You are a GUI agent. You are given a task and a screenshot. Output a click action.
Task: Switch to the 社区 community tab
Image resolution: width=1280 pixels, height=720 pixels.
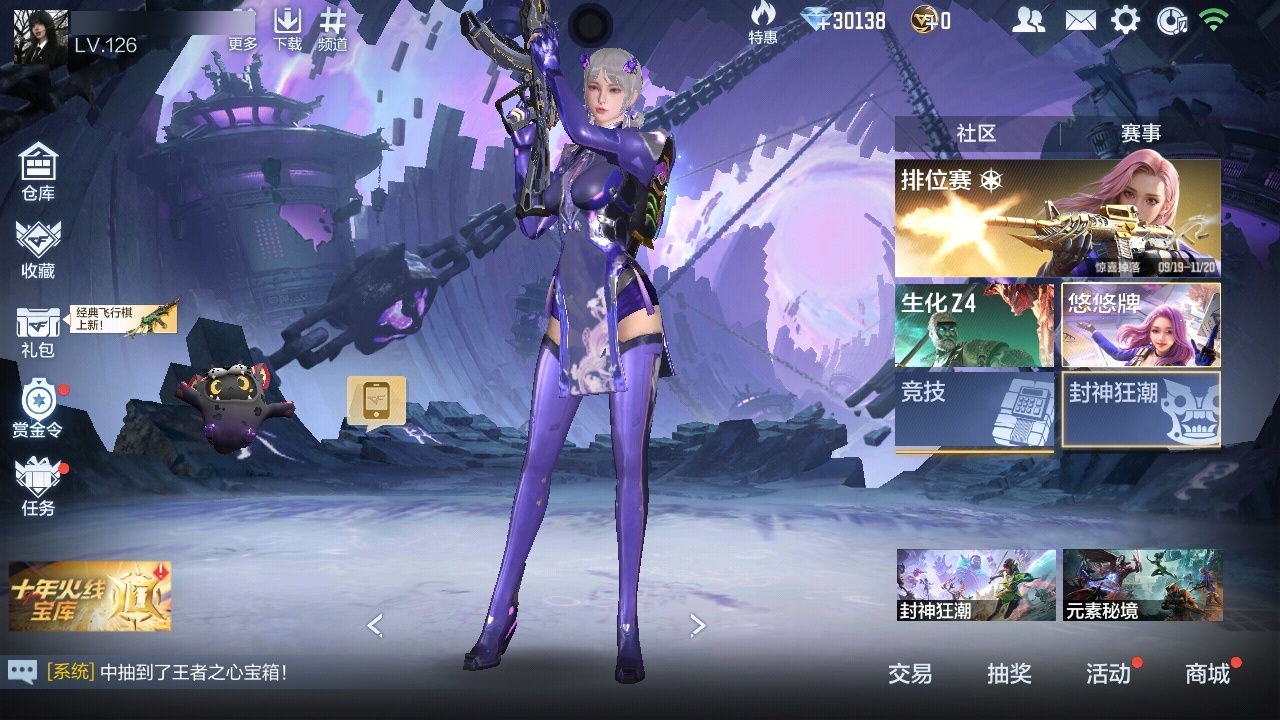(976, 133)
